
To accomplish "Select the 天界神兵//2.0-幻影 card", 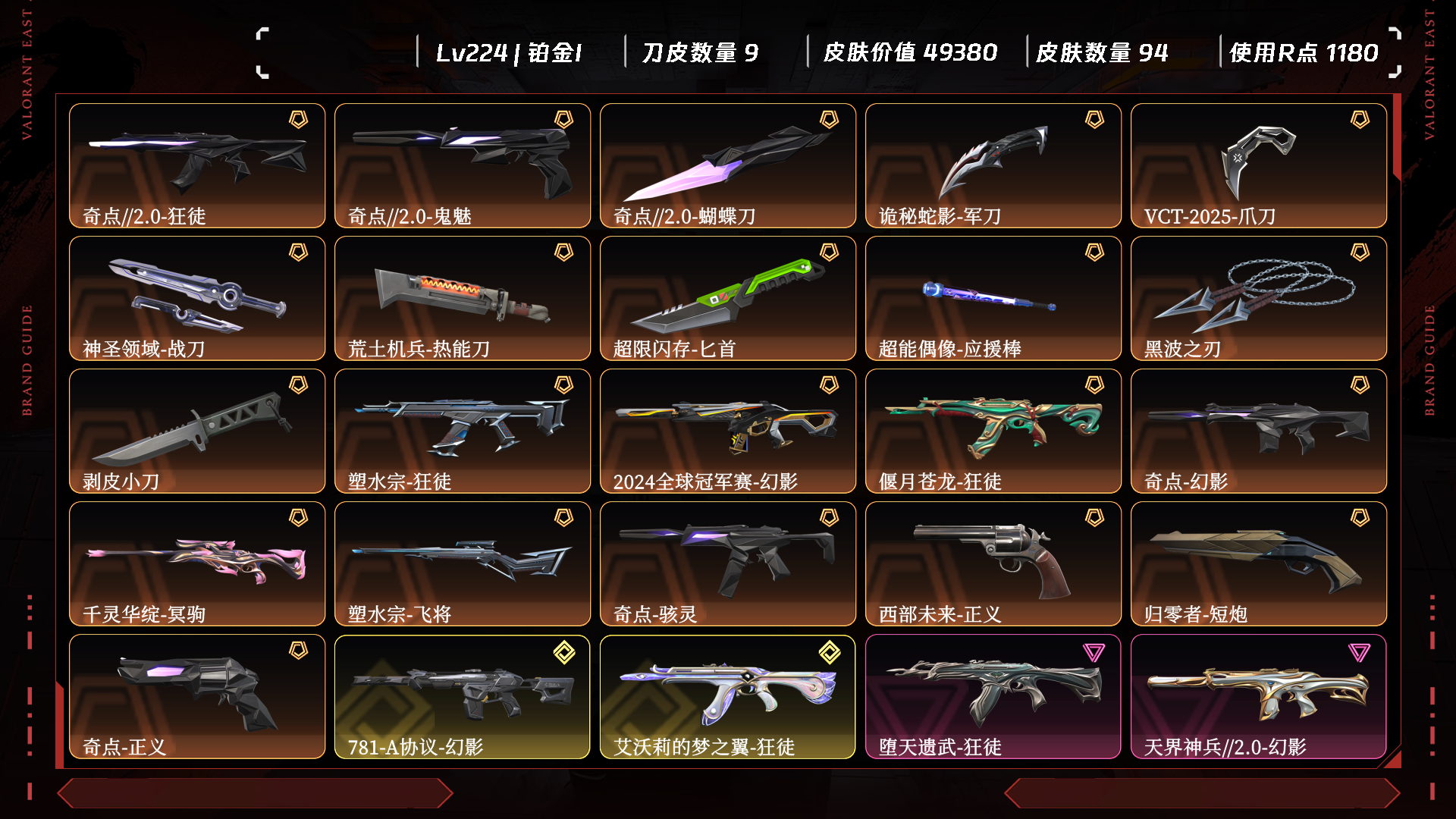I will coord(1259,696).
